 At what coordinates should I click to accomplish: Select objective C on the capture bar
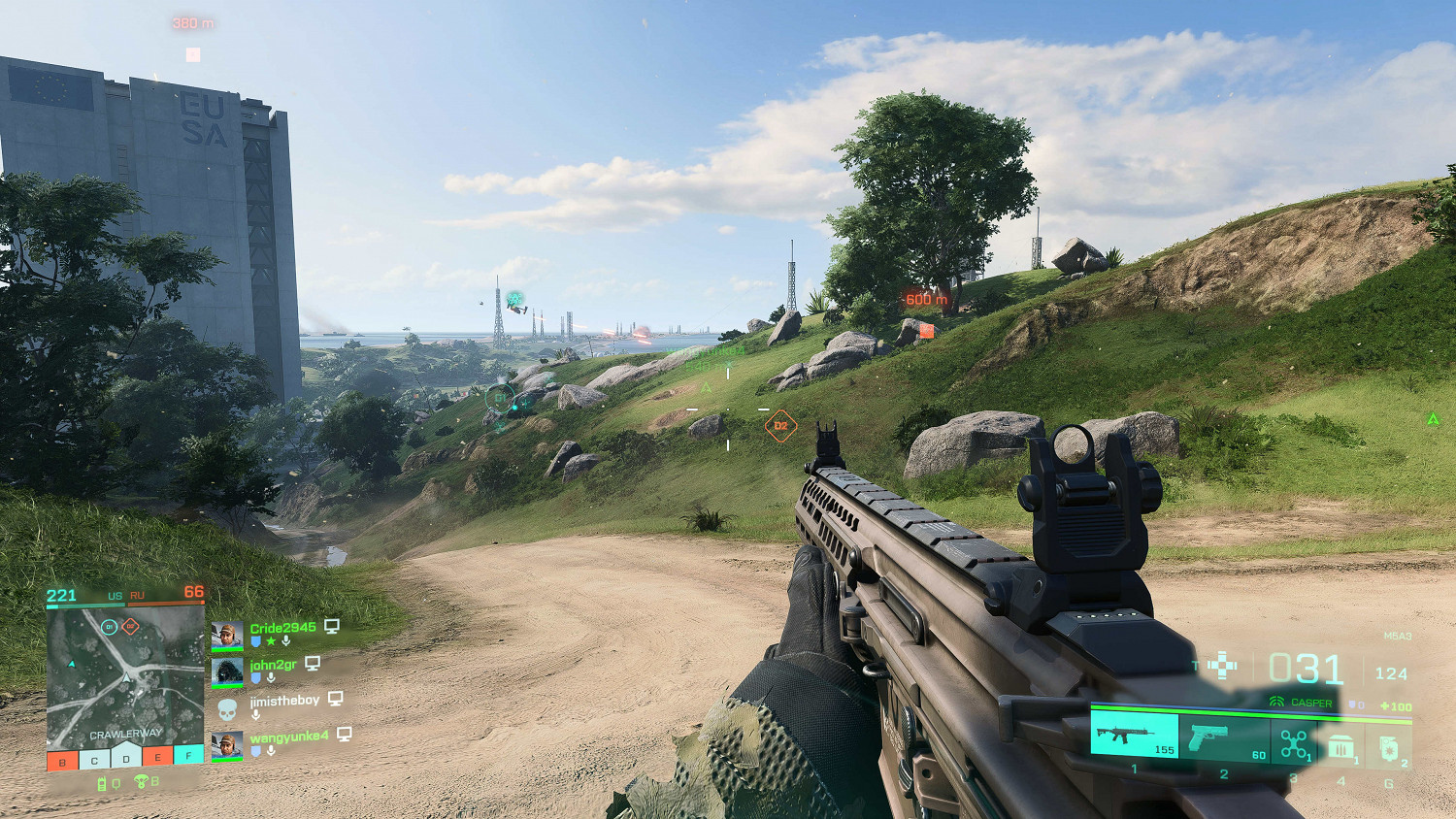(94, 760)
